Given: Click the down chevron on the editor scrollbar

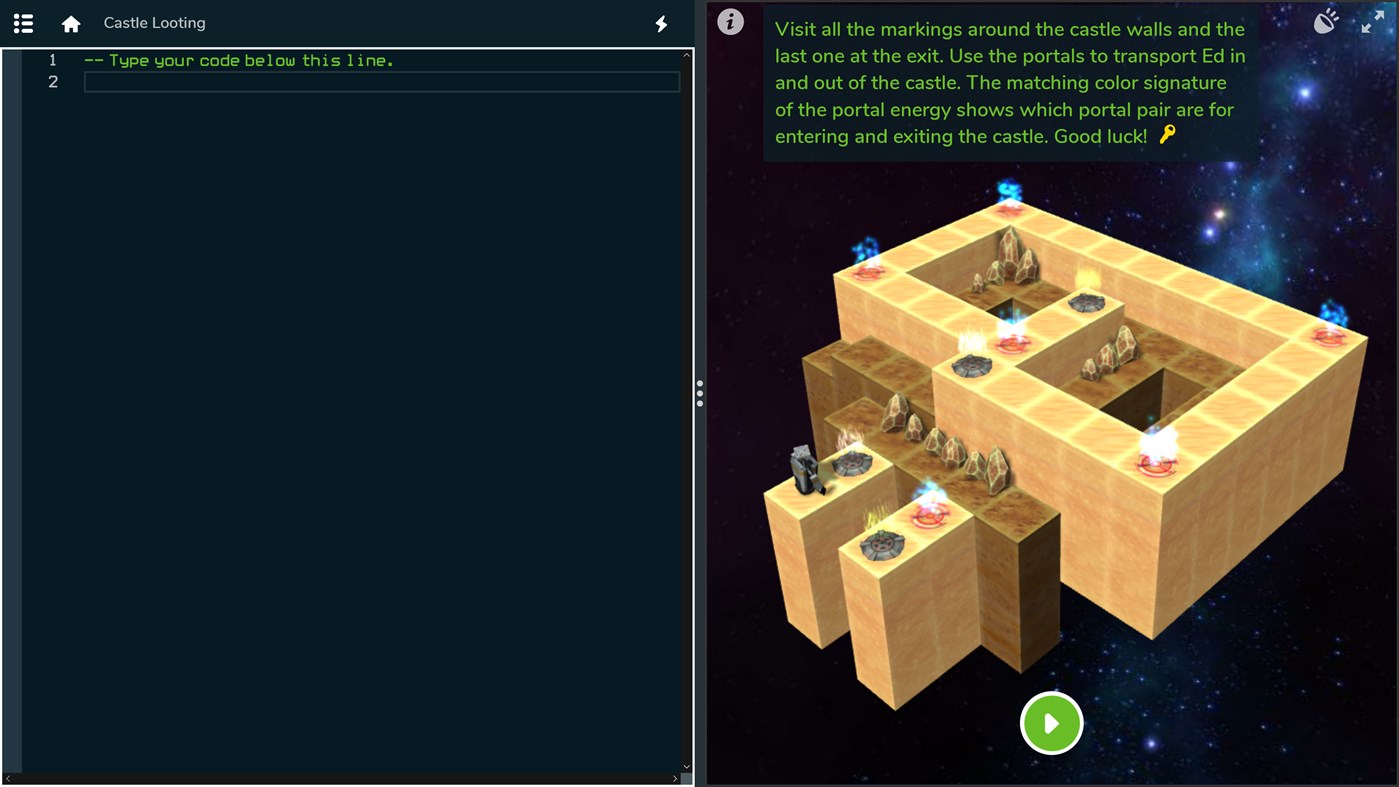Looking at the screenshot, I should tap(686, 766).
